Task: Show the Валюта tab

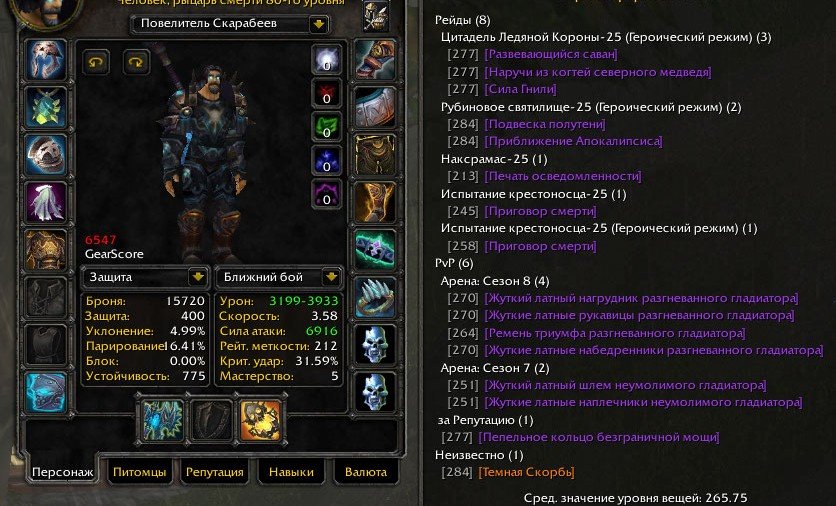Action: point(365,472)
